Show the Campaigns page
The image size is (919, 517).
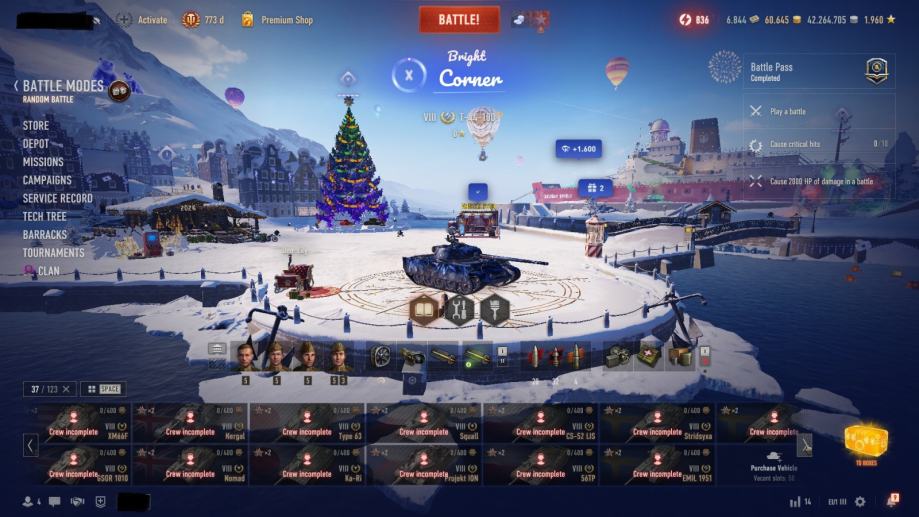coord(47,180)
